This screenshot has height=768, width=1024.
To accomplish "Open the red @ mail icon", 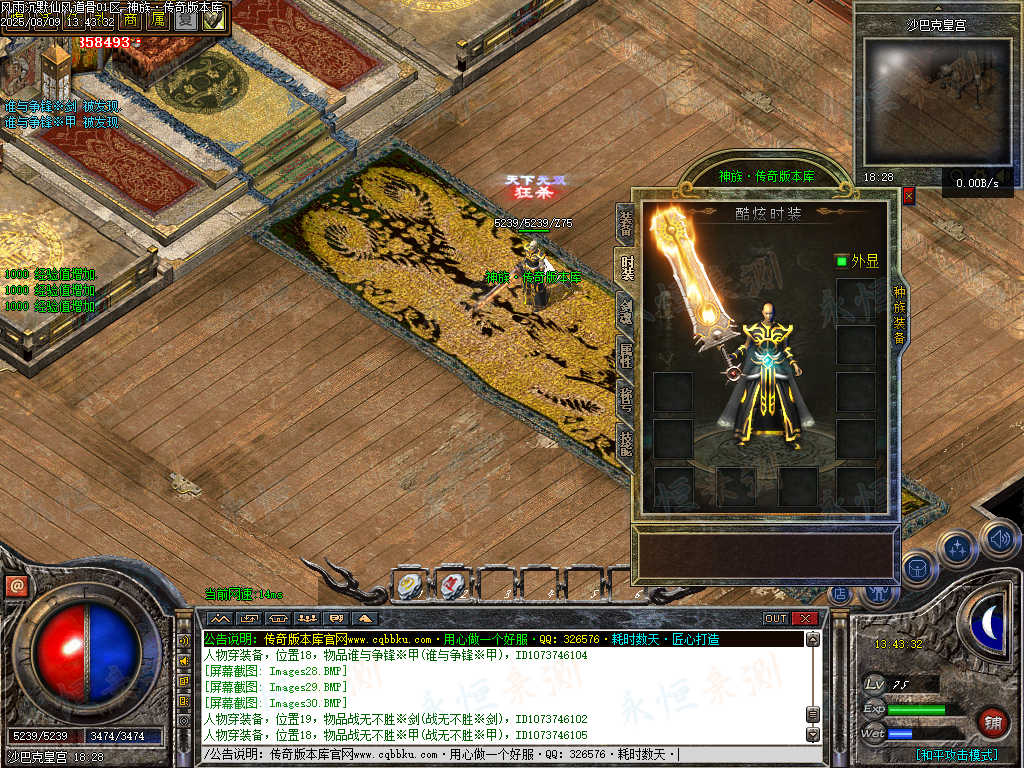I will point(15,587).
